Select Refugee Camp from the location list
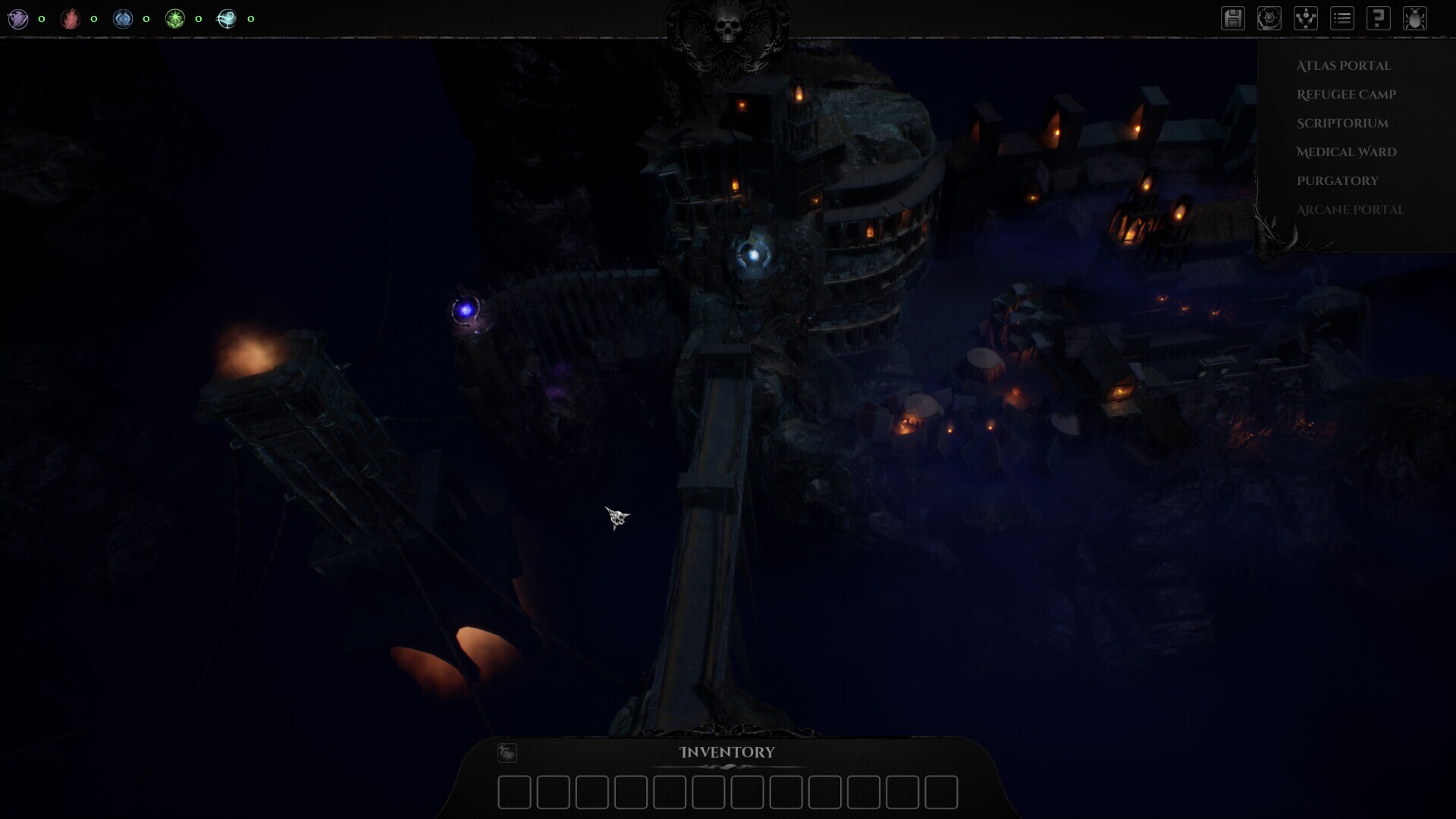The image size is (1456, 819). [x=1346, y=95]
